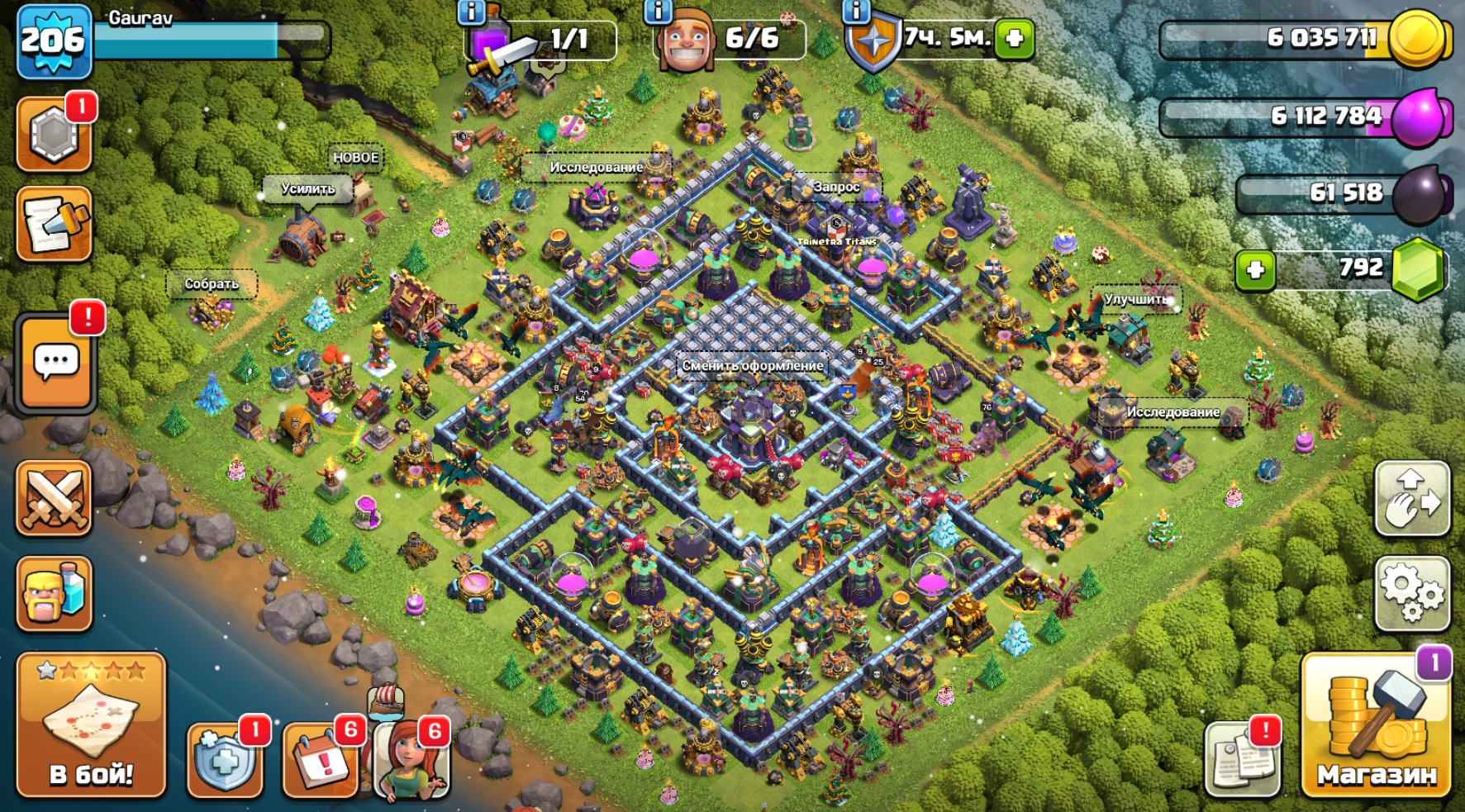Tap the Сменить оформление label
1465x812 pixels.
(753, 365)
